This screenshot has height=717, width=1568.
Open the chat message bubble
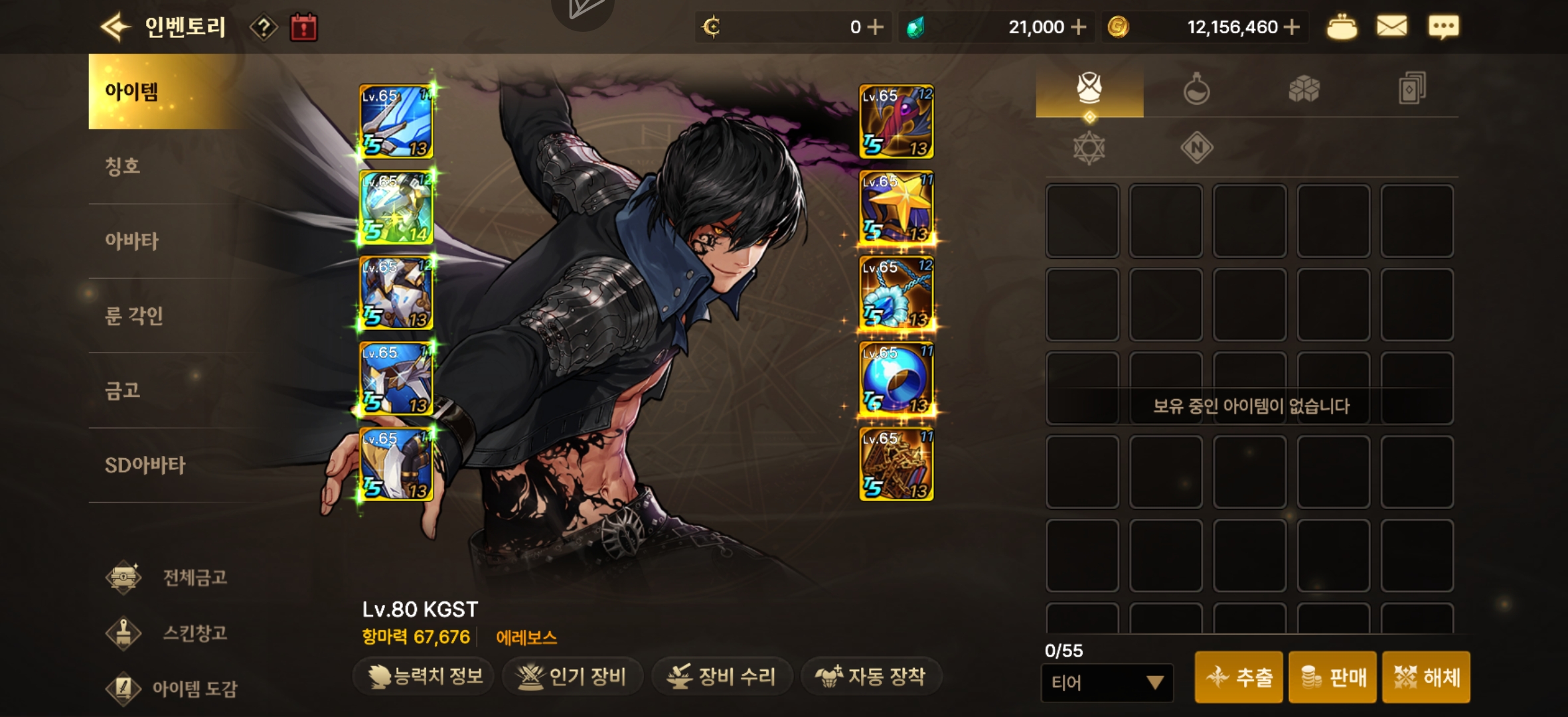tap(1443, 27)
